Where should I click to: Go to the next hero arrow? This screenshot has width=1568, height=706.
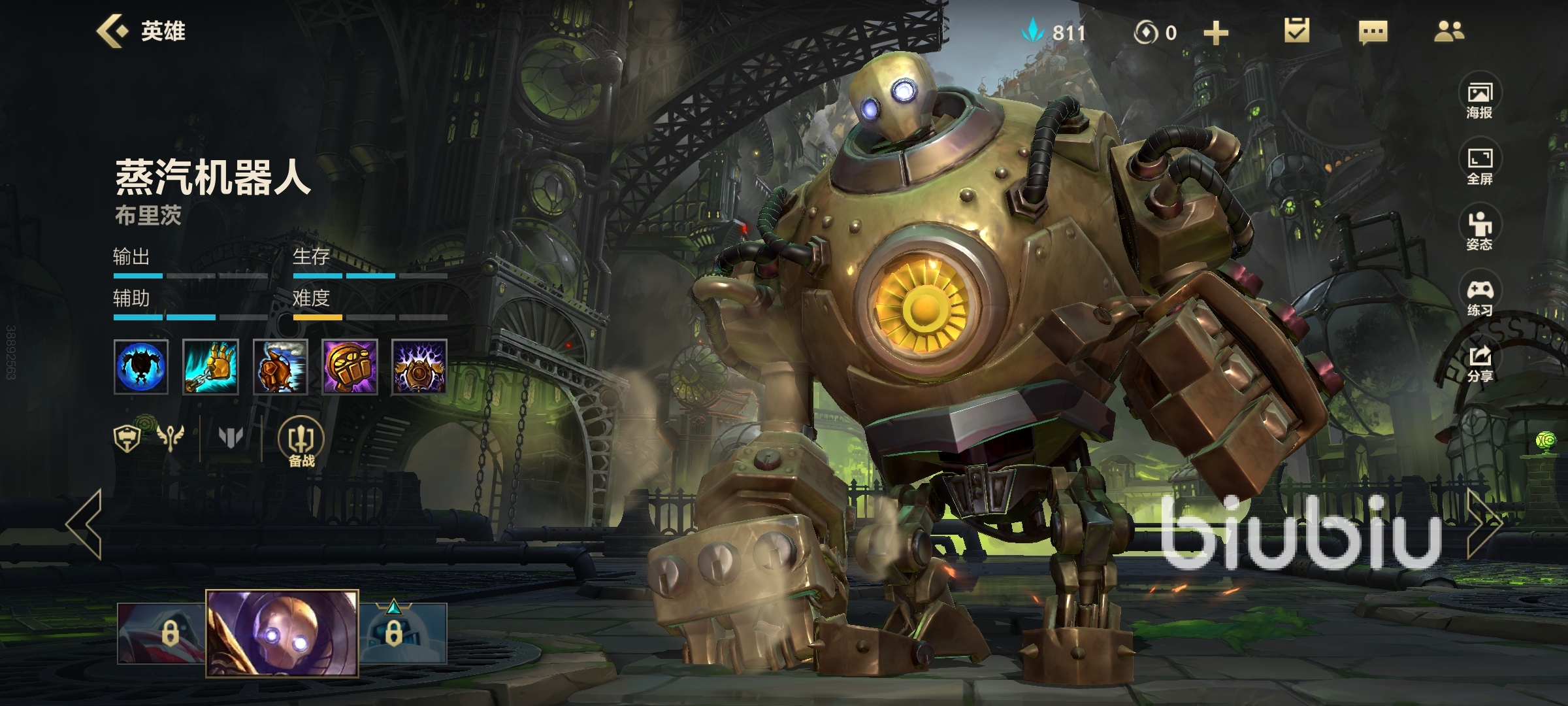(1484, 523)
